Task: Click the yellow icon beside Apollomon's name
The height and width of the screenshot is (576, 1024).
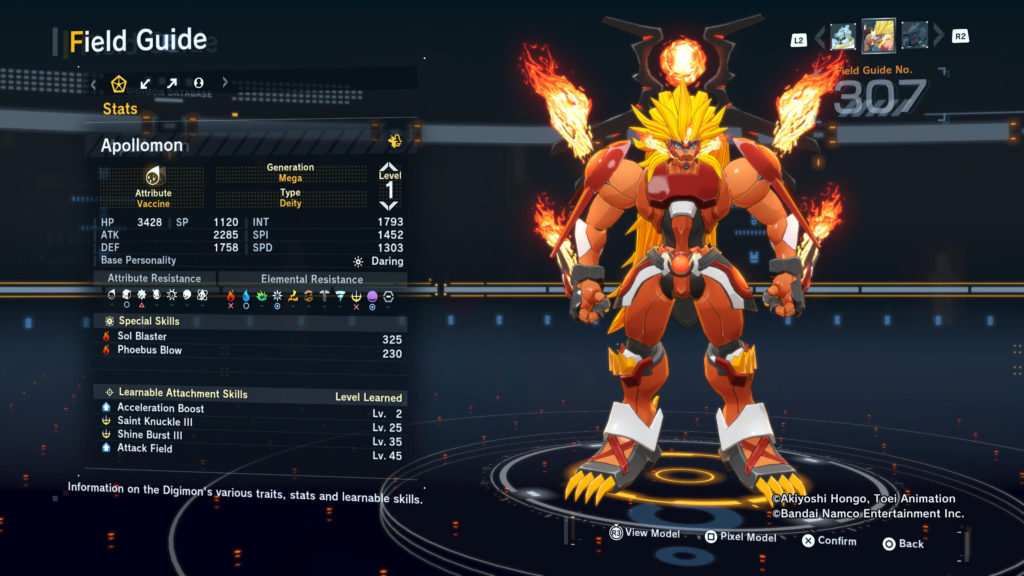Action: click(x=395, y=140)
